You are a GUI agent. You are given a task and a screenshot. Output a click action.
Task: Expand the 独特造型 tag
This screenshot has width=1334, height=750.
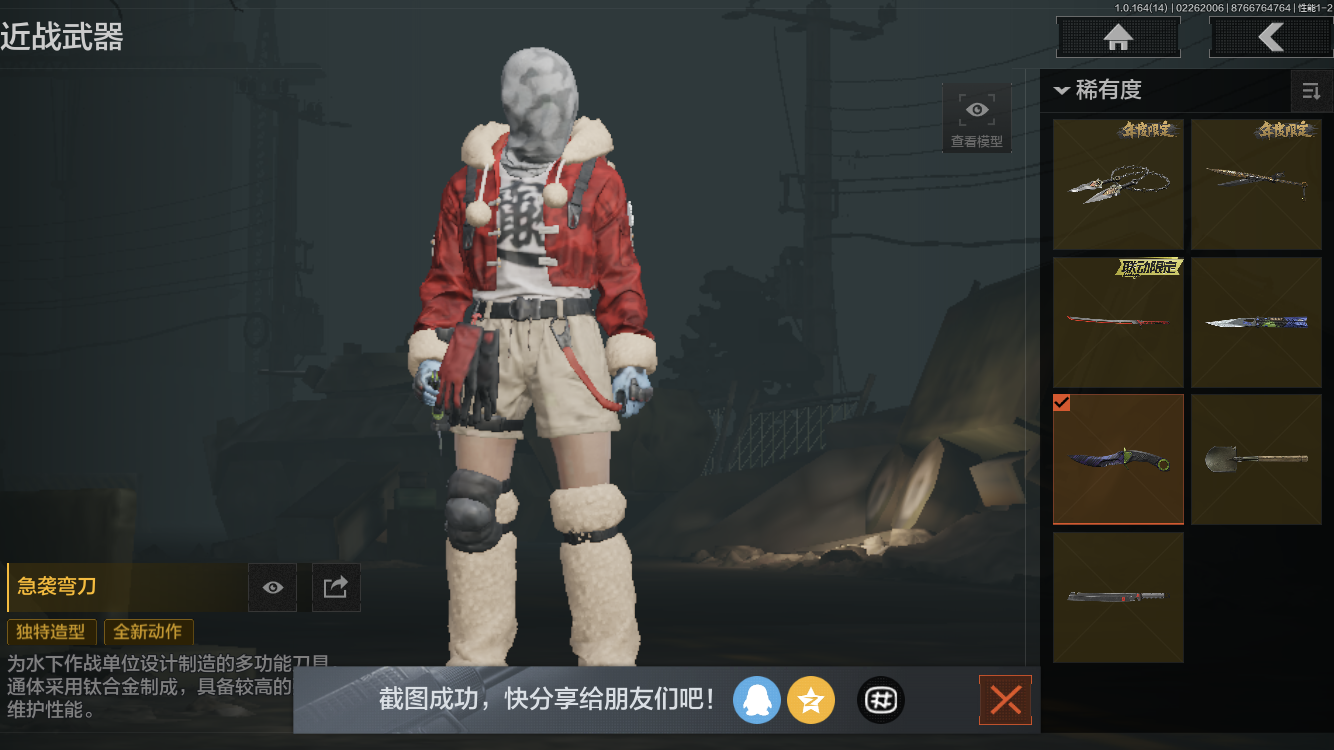tap(51, 632)
